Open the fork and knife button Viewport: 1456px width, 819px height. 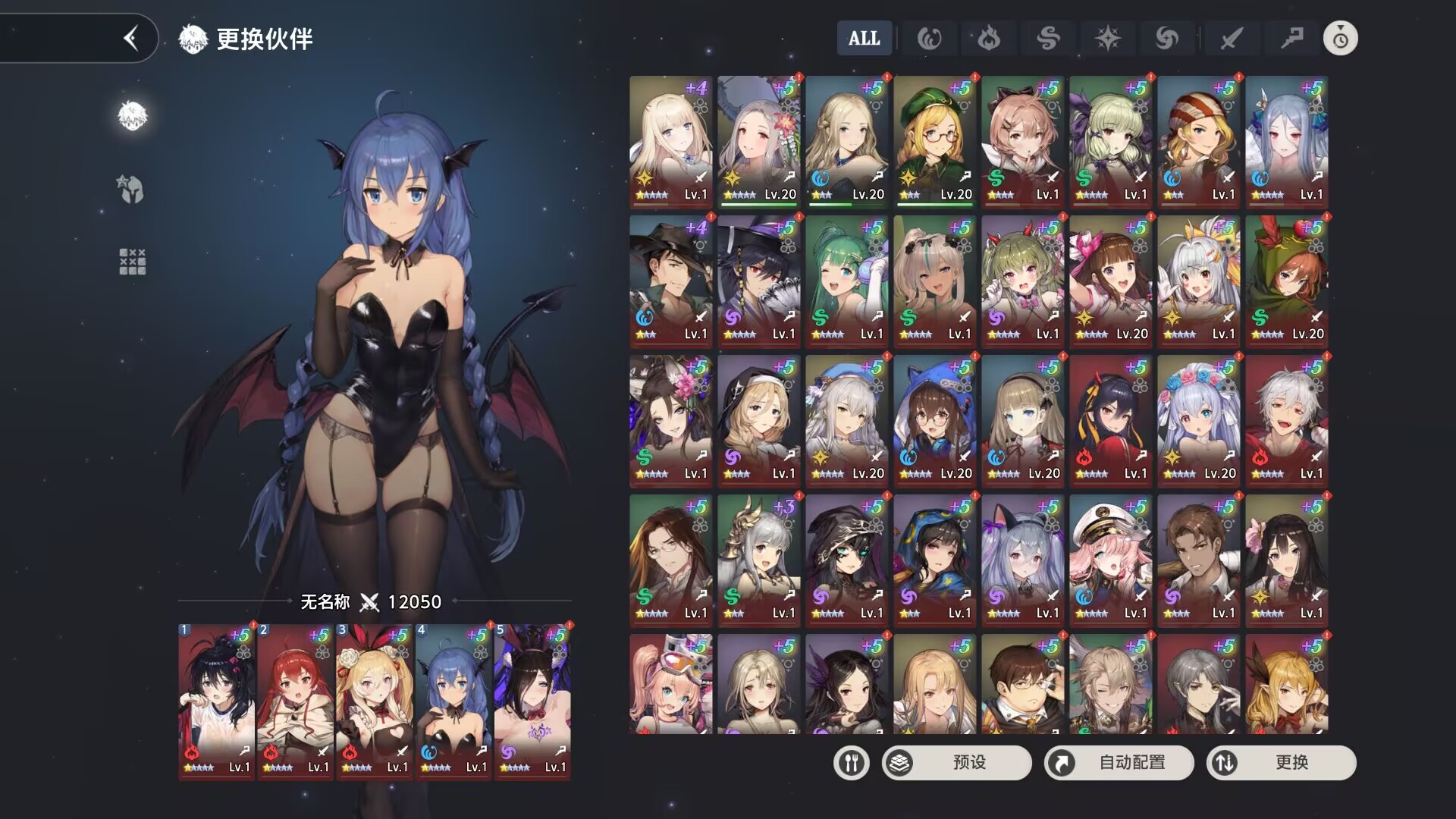(851, 762)
